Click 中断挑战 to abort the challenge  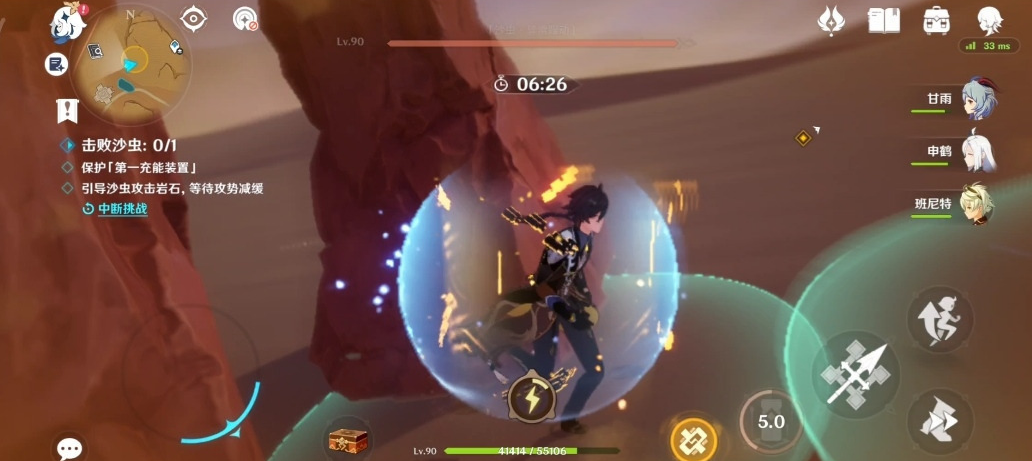click(x=122, y=209)
